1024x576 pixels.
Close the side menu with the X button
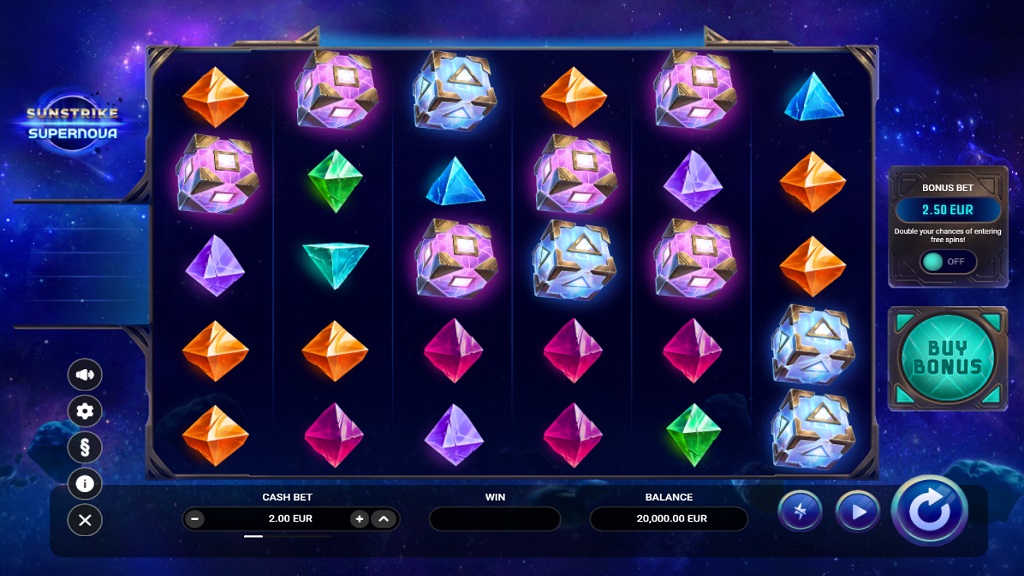point(85,520)
